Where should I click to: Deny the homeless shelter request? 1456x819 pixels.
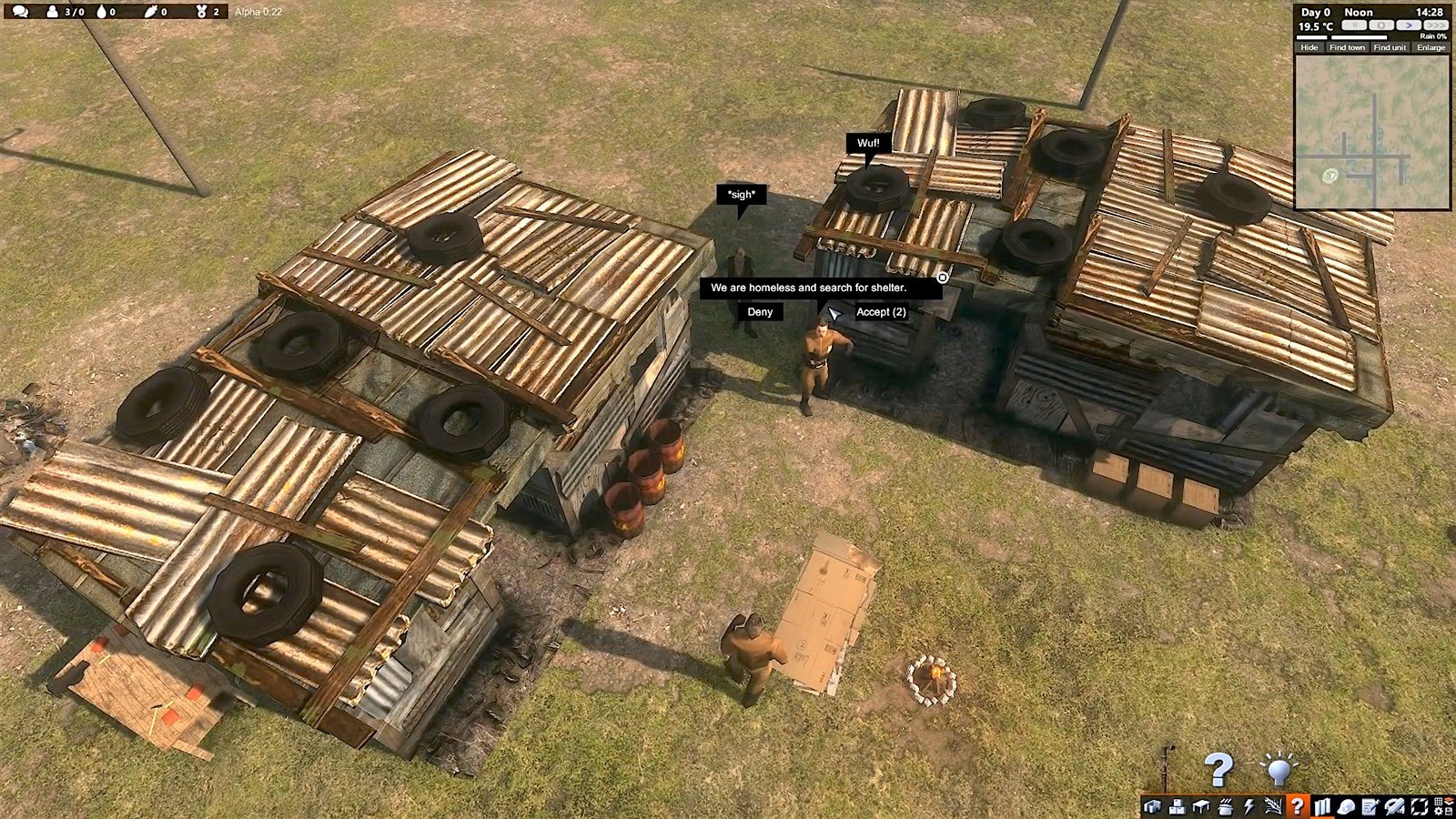click(x=760, y=312)
